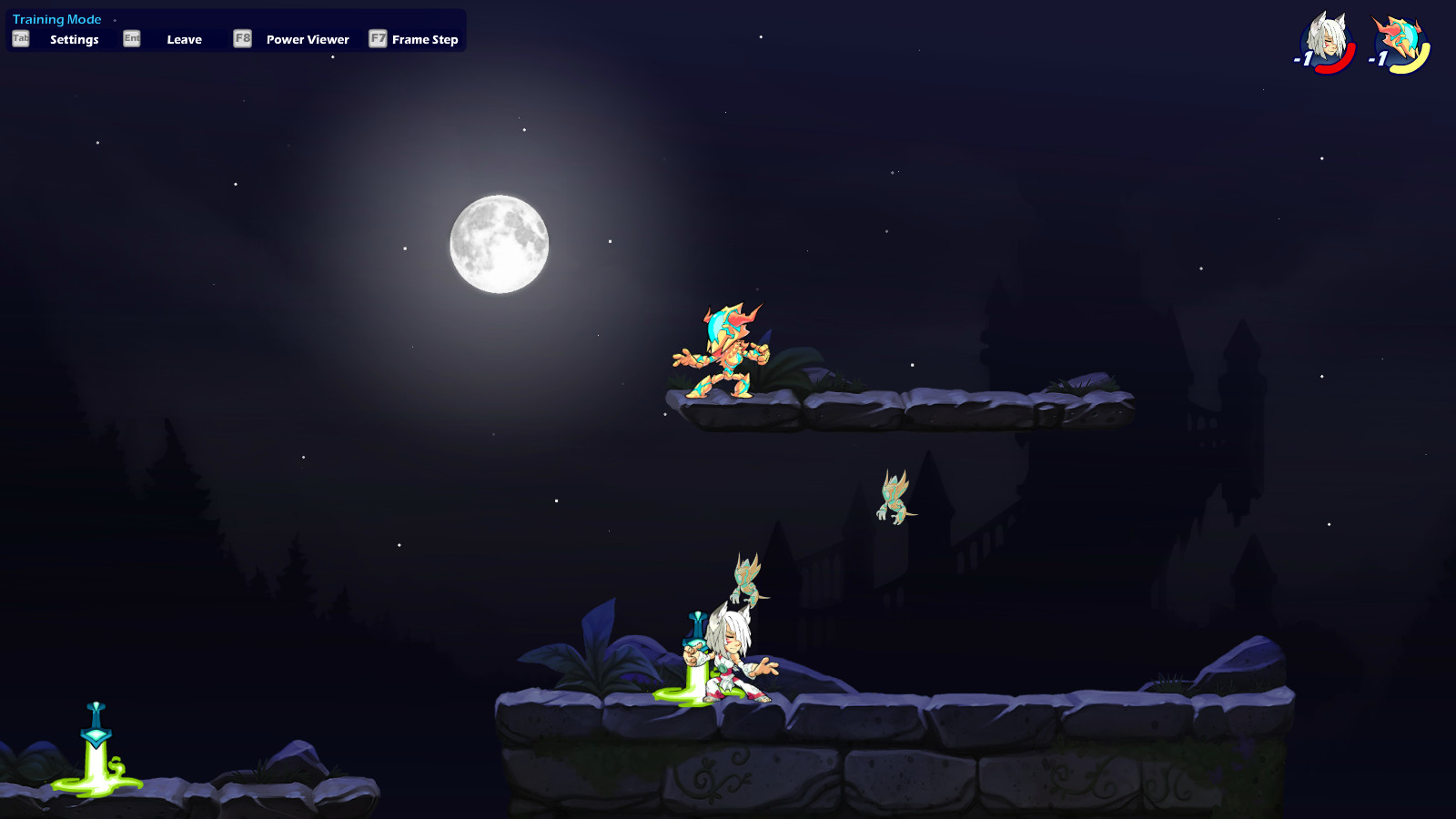
Task: Open the Settings menu entry
Action: tap(76, 39)
